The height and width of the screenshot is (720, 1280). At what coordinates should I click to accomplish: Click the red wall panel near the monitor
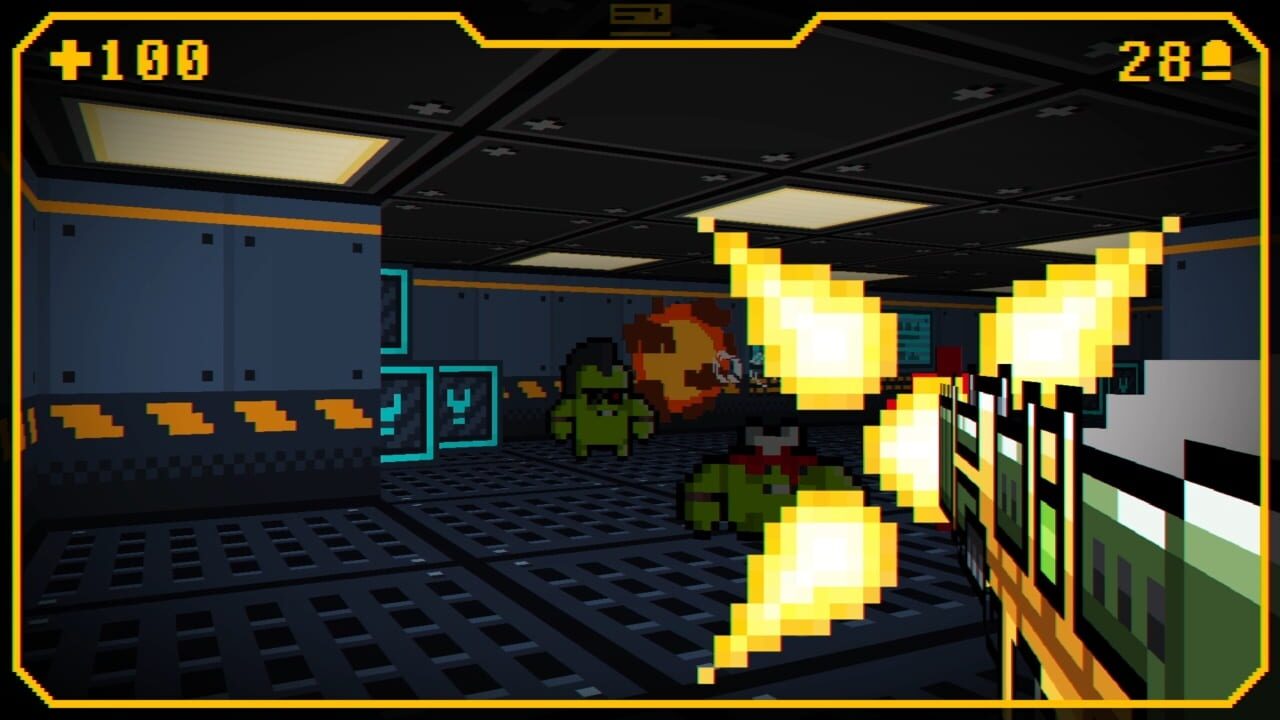coord(947,358)
